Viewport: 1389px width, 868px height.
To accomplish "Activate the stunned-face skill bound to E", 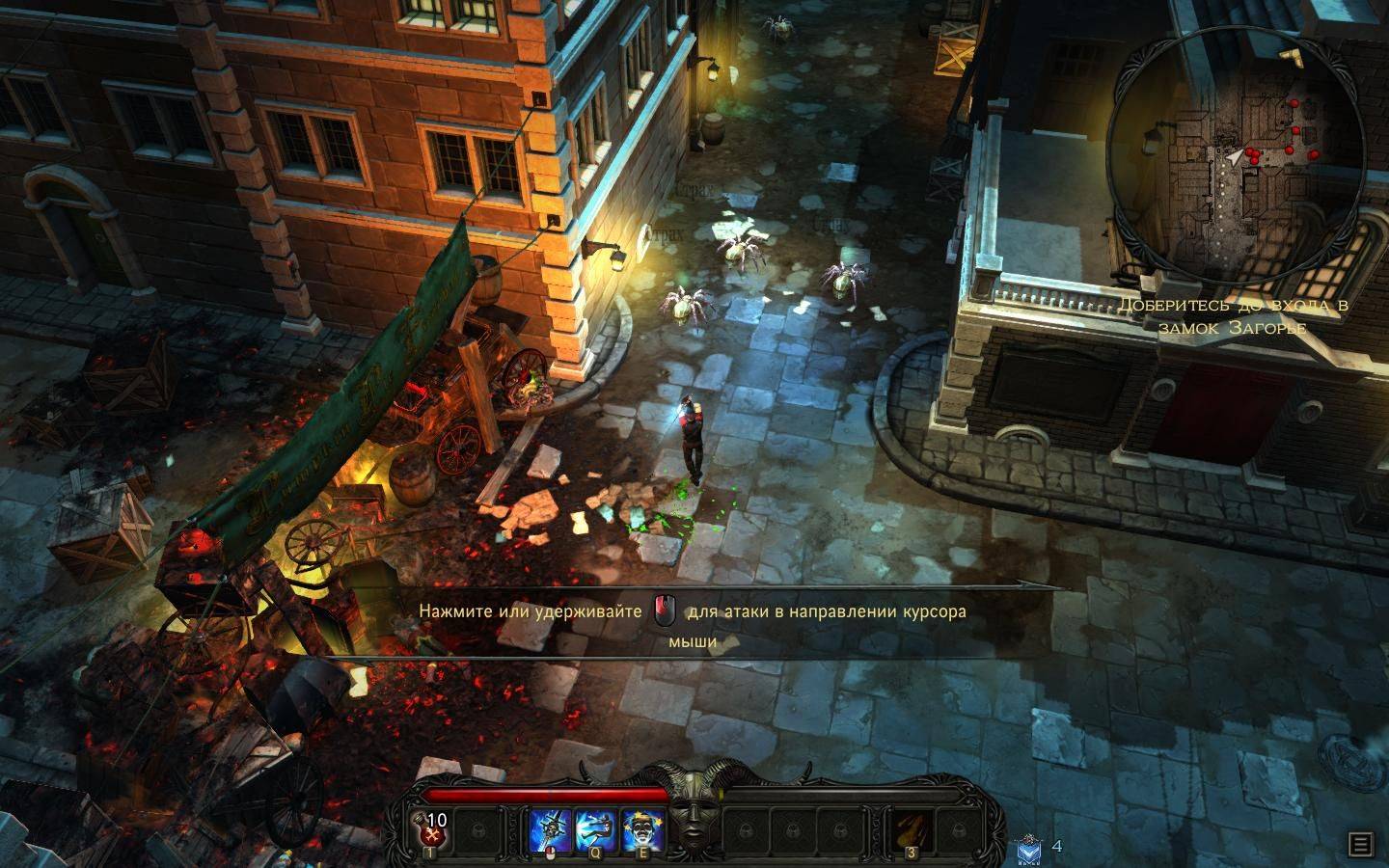I will tap(641, 829).
